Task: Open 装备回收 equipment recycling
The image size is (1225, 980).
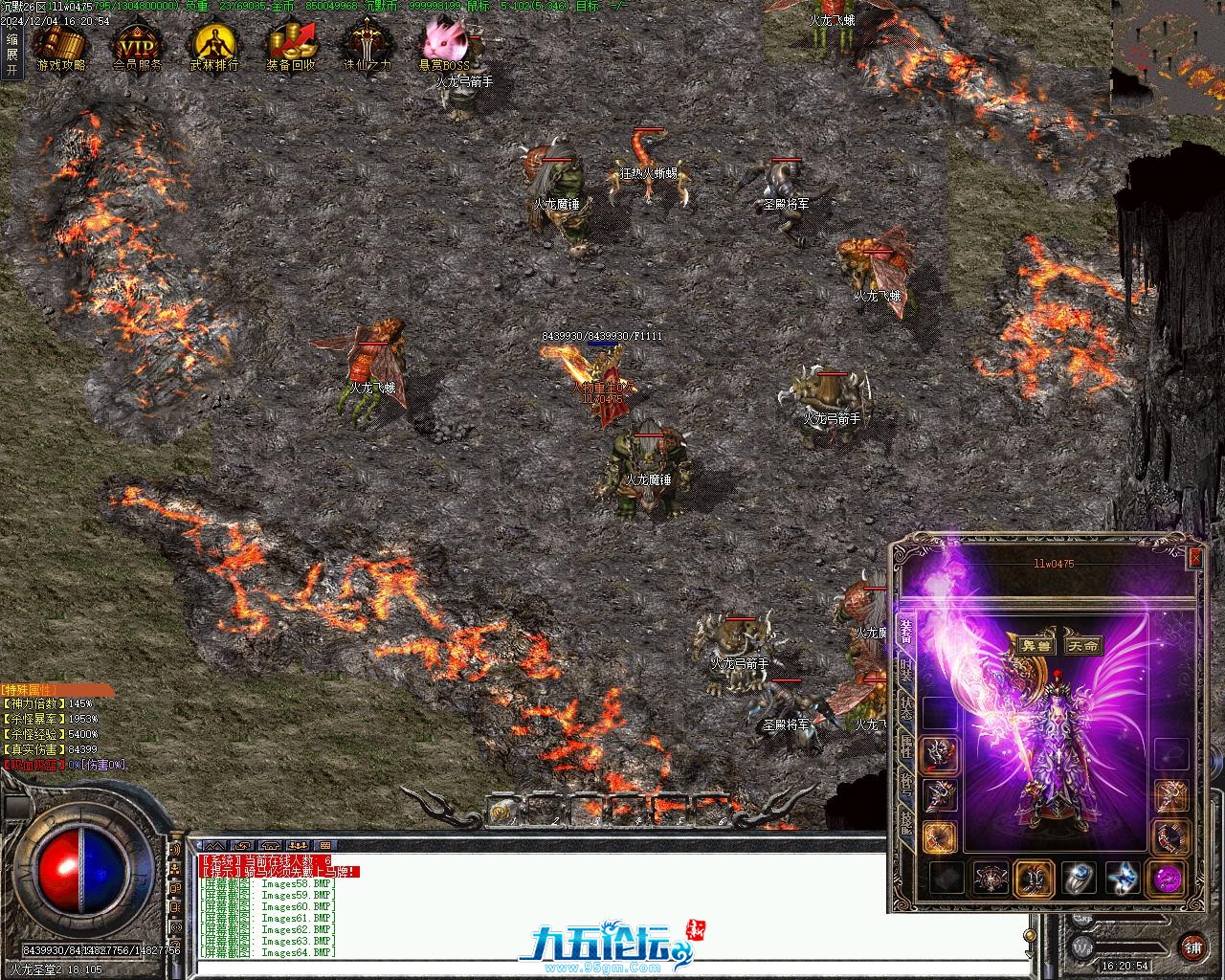Action: (291, 46)
